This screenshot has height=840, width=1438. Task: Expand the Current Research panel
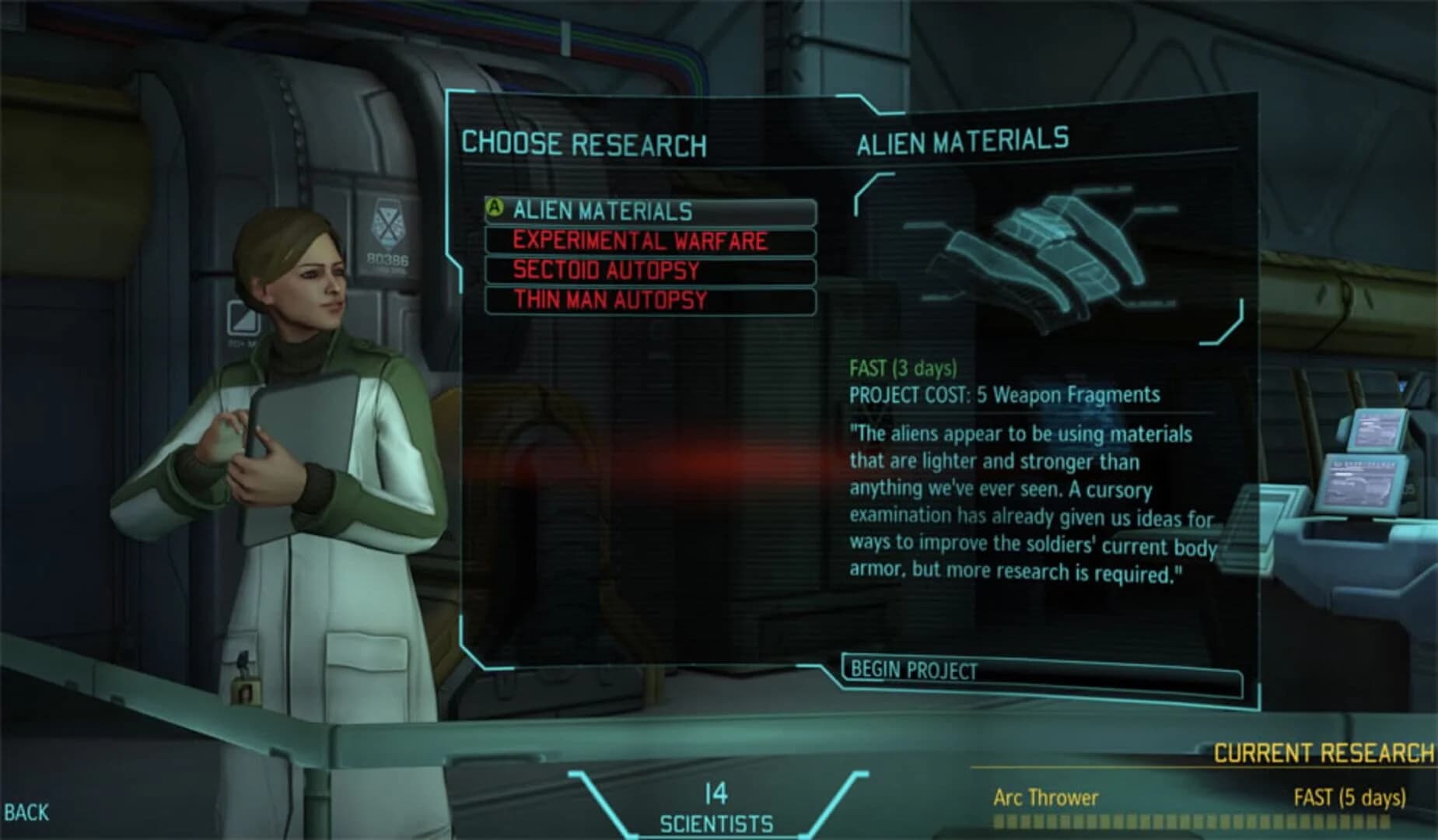tap(1322, 752)
